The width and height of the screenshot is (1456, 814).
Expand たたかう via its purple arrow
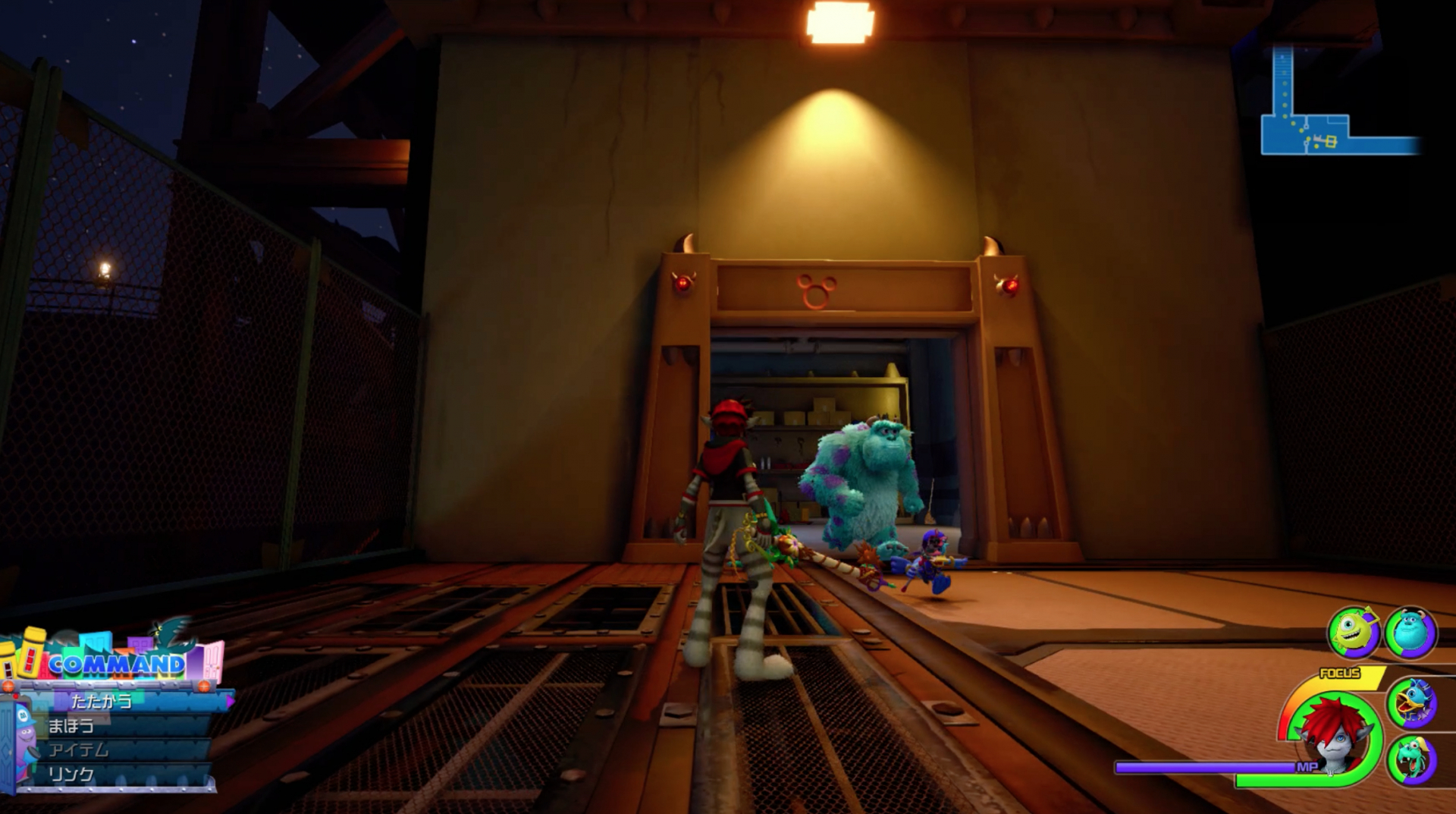coord(231,701)
